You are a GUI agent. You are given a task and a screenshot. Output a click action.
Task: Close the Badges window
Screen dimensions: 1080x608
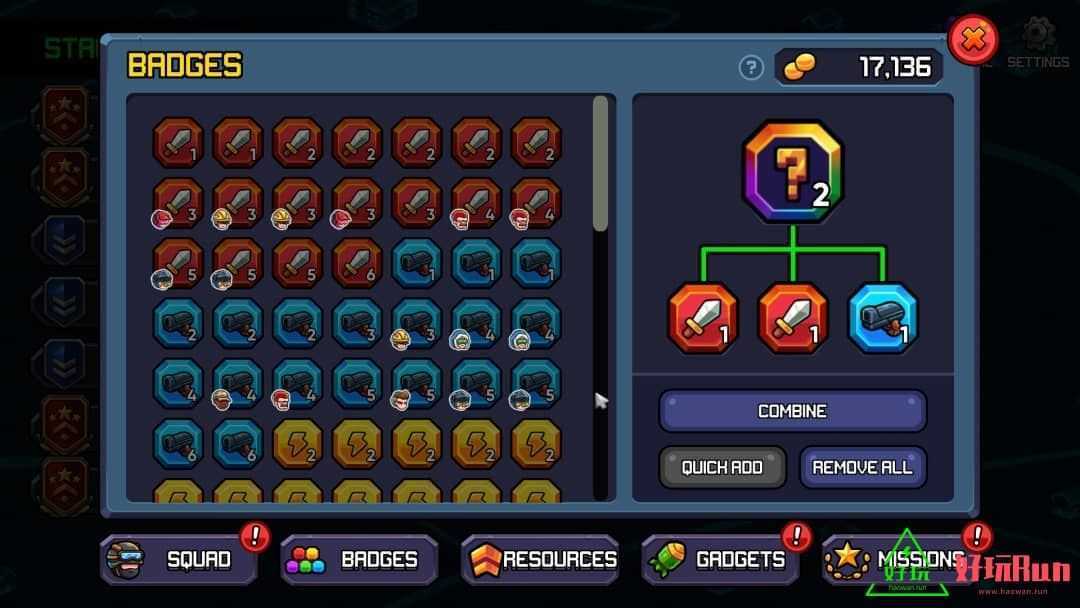click(x=972, y=41)
